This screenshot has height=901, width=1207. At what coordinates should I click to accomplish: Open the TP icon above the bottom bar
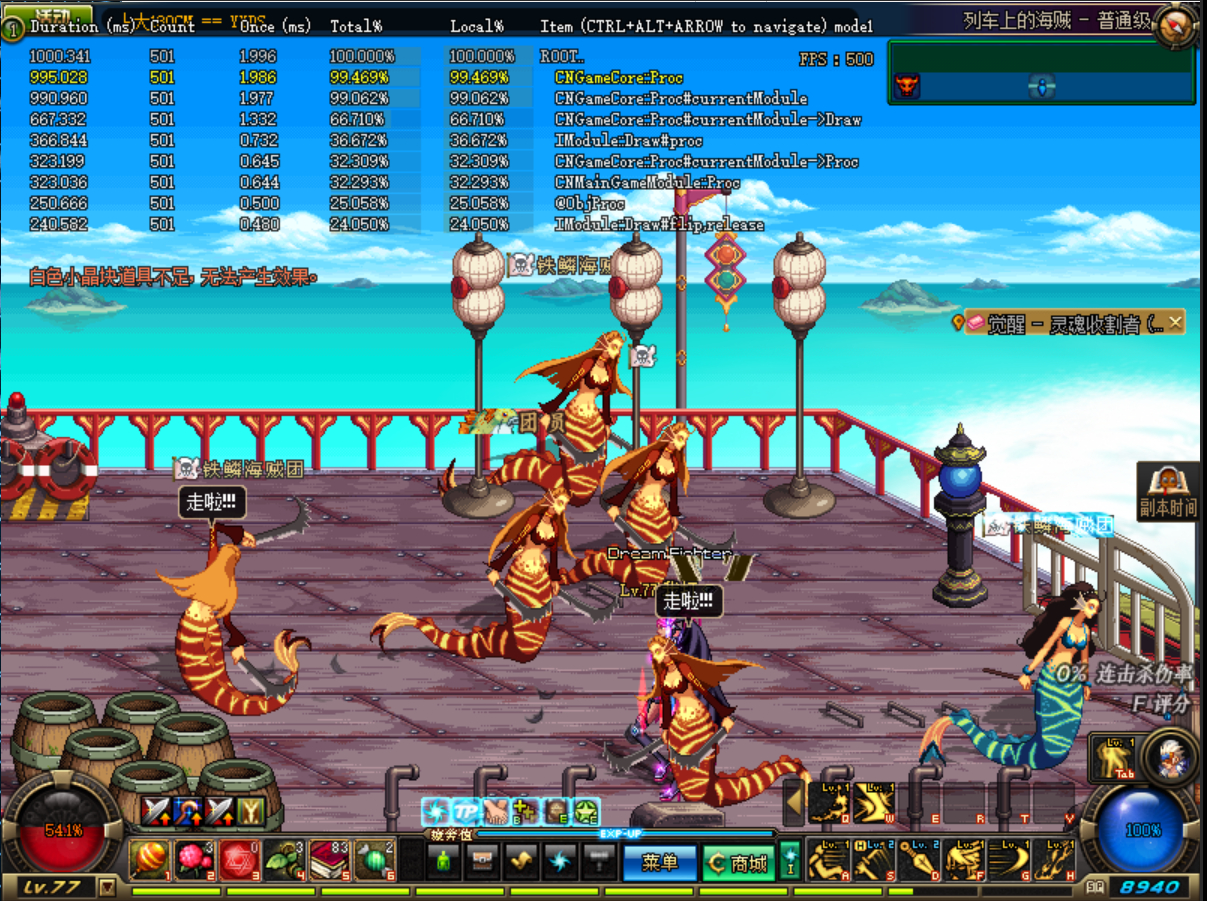(x=466, y=811)
